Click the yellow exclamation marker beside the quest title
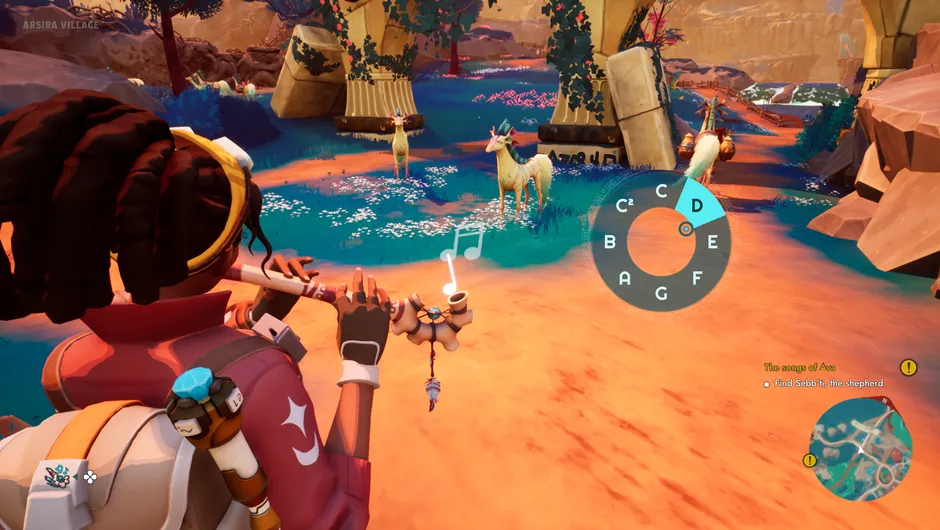940x530 pixels. coord(908,367)
